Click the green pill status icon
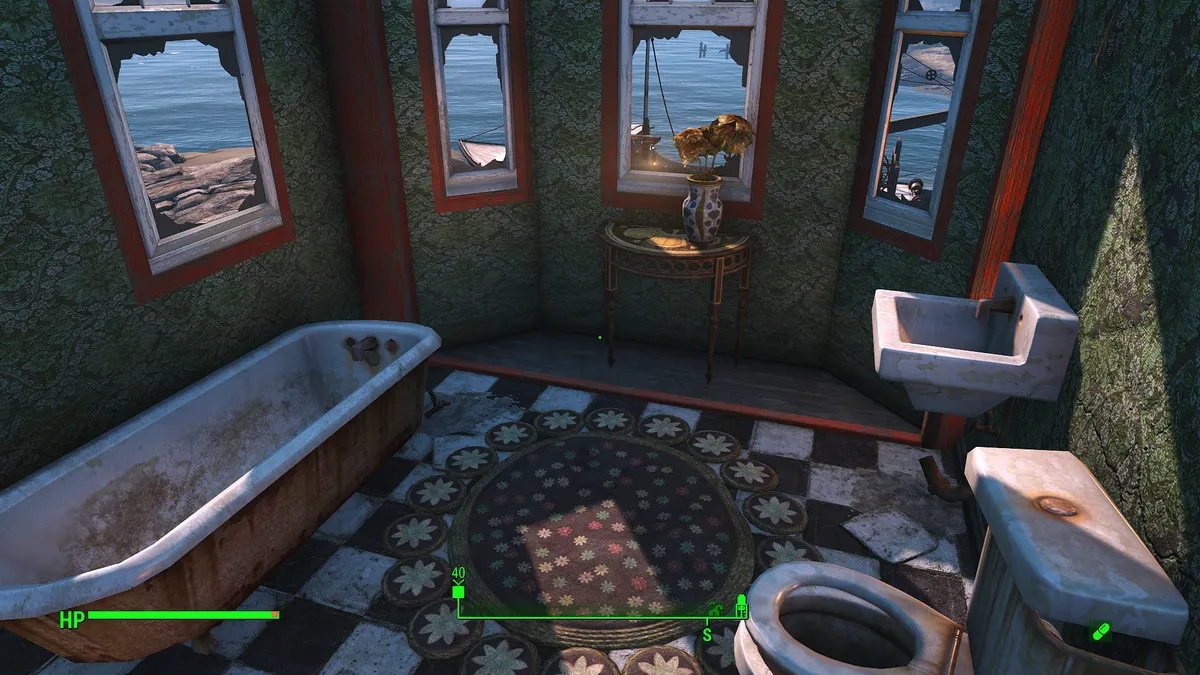The height and width of the screenshot is (675, 1200). (x=1101, y=632)
